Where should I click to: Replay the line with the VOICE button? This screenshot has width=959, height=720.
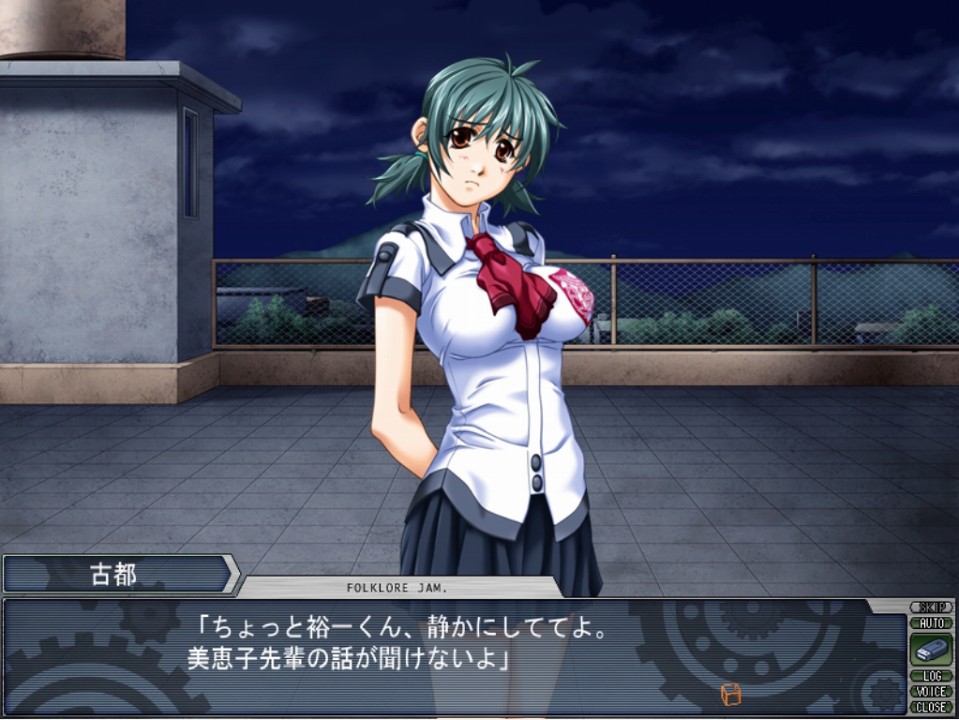[931, 691]
